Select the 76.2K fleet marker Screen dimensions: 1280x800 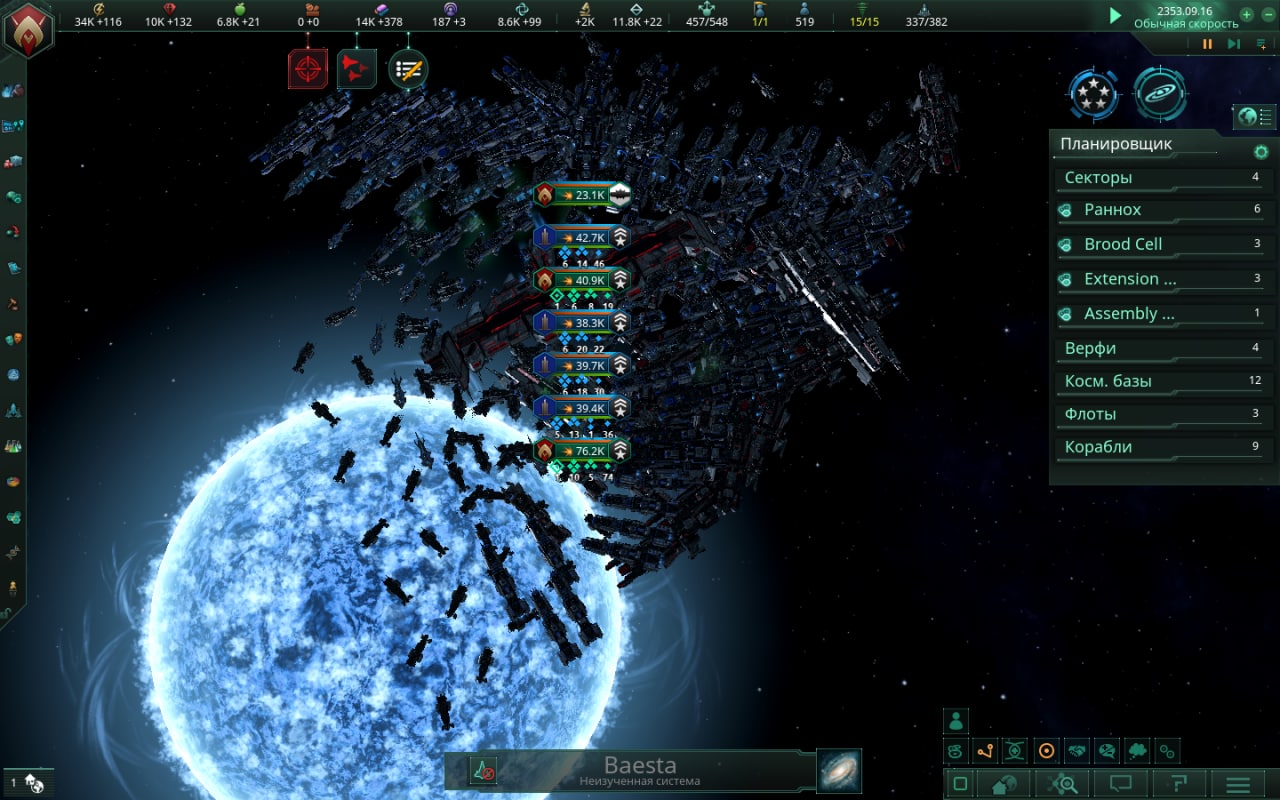tap(582, 451)
